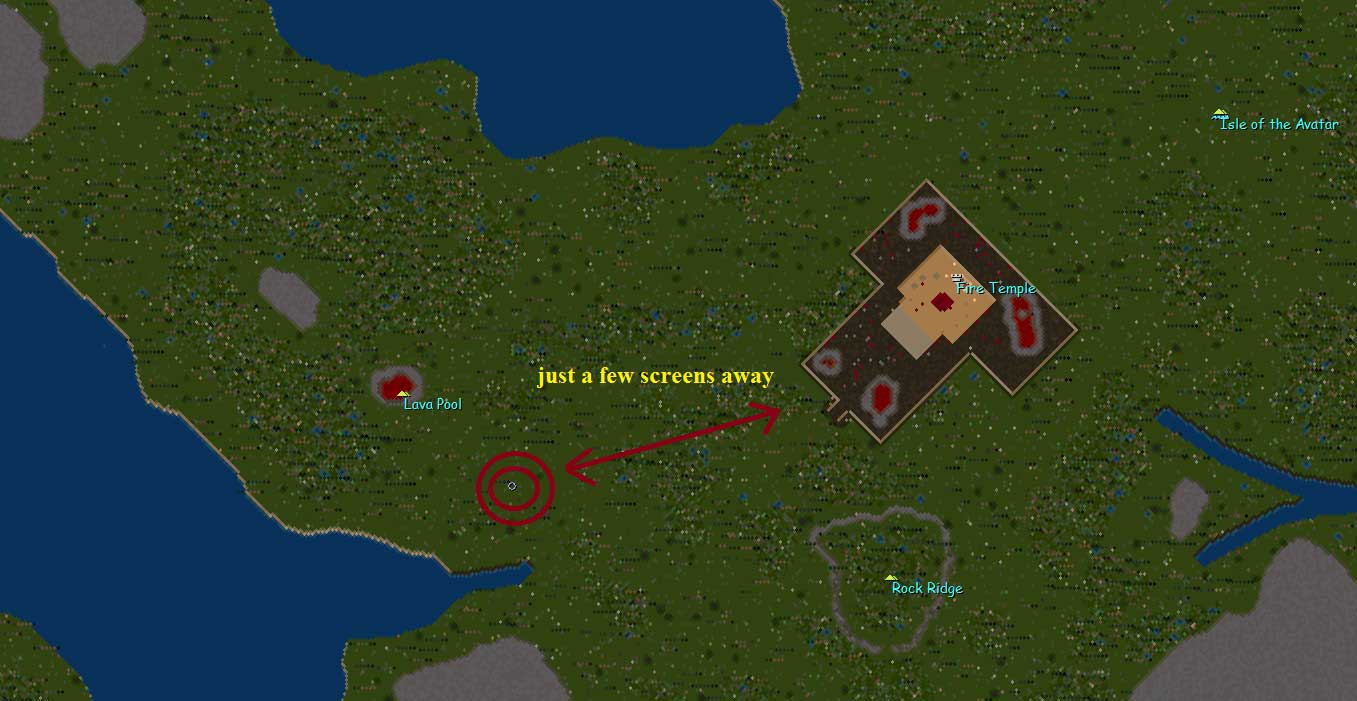
Task: Open the Rock Ridge map marker
Action: (890, 578)
